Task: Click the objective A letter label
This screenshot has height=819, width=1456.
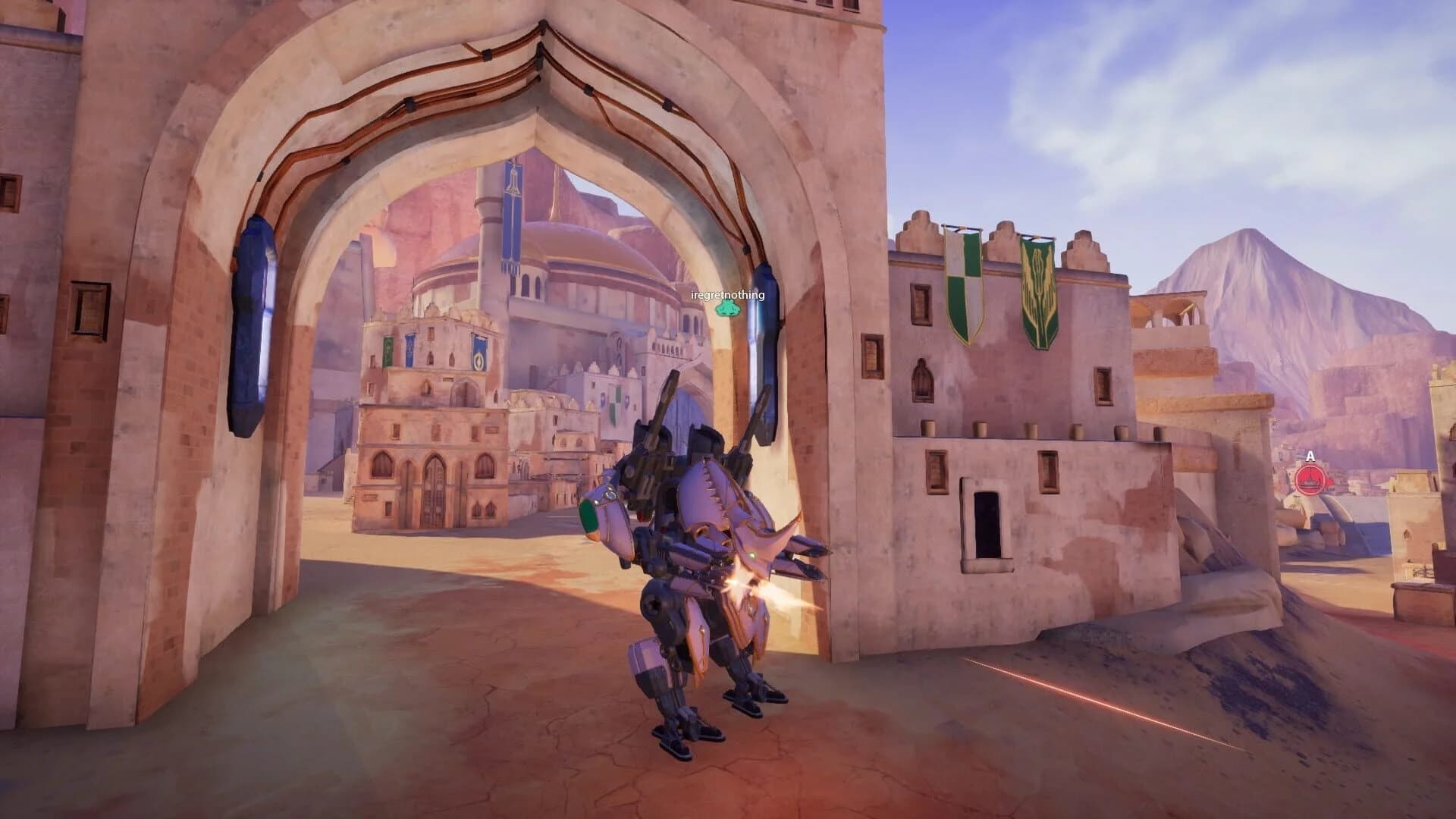Action: [x=1309, y=456]
